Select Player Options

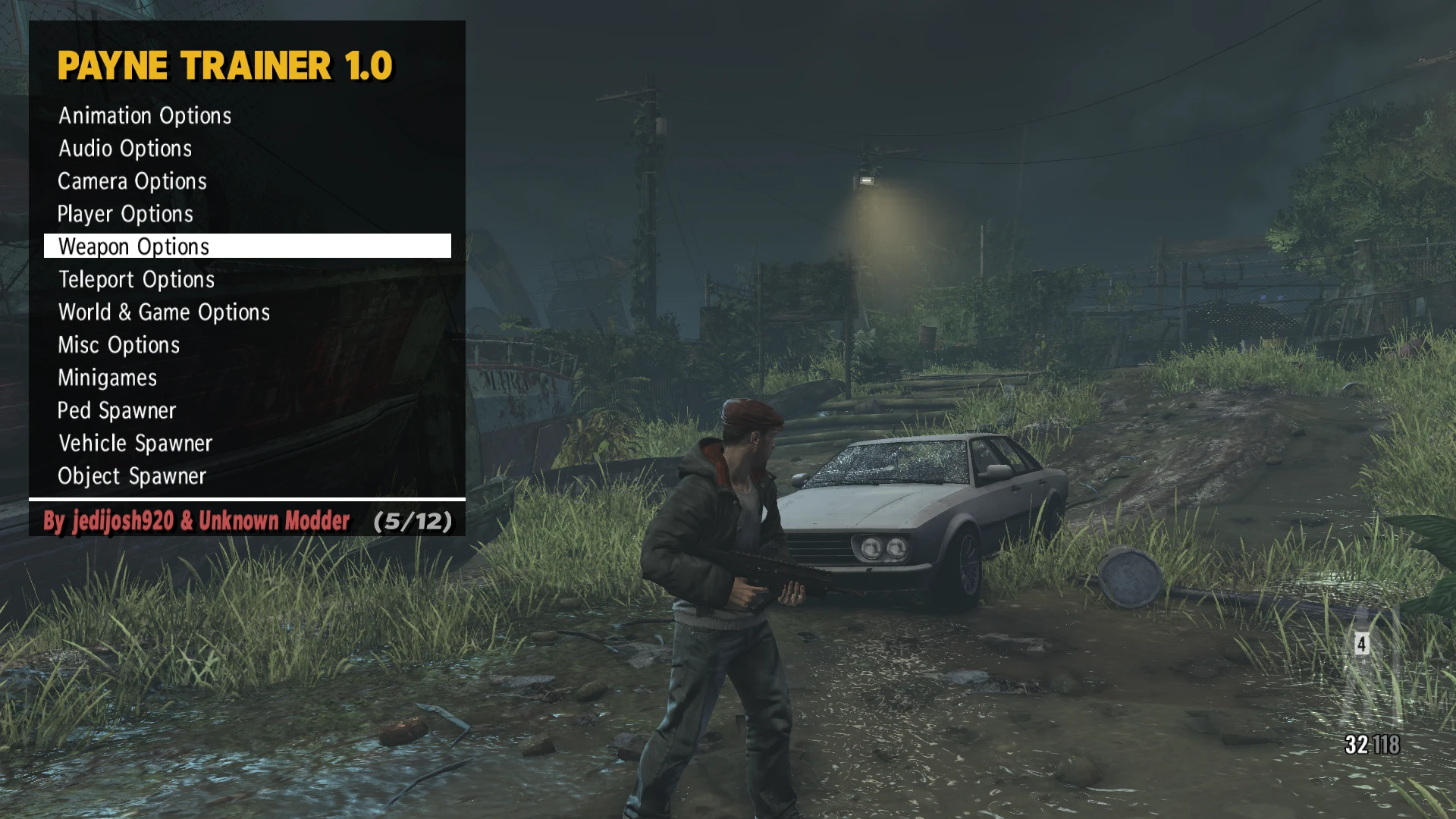coord(124,214)
